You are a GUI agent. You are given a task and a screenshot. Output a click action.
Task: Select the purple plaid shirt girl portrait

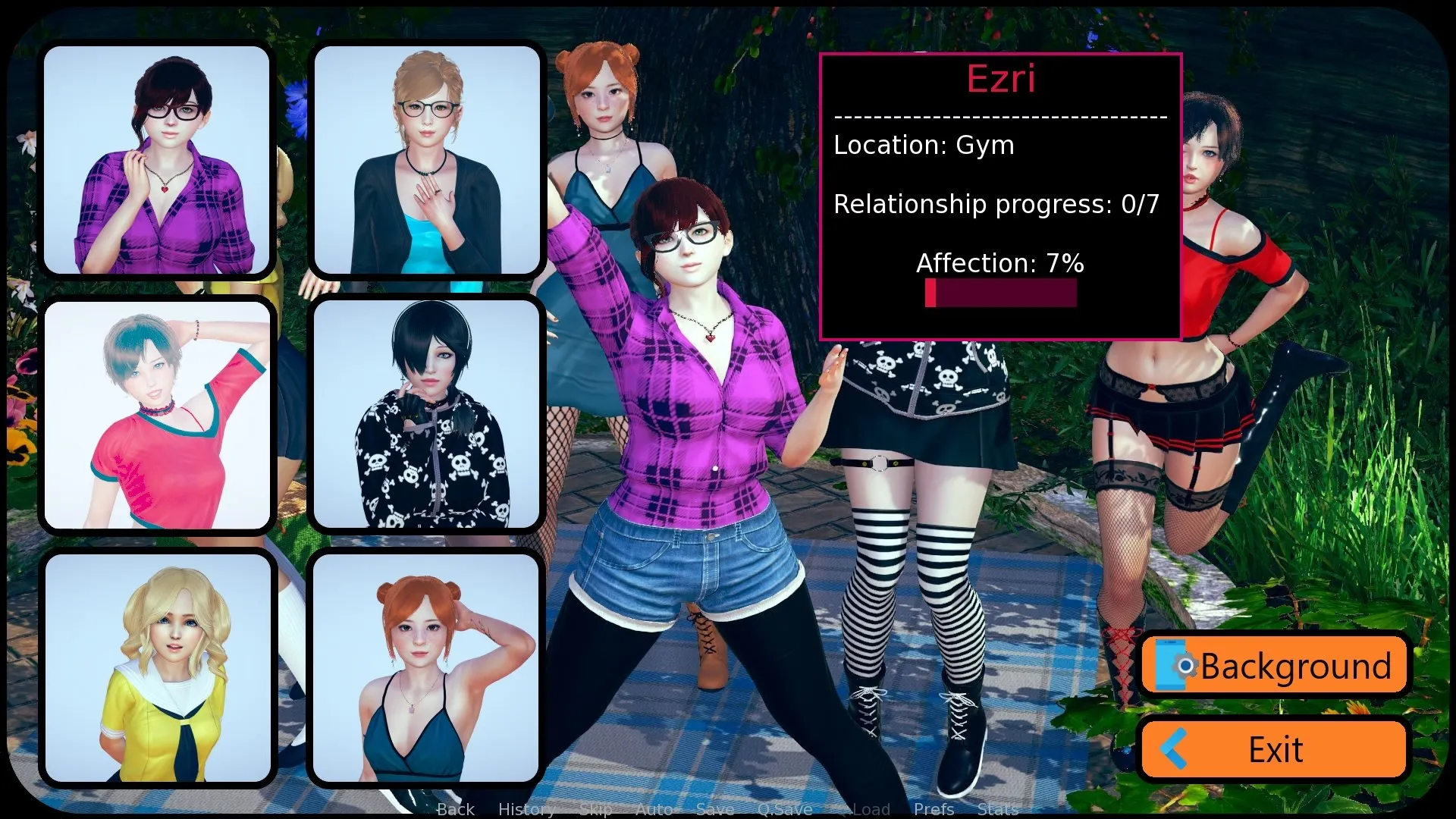pos(157,160)
